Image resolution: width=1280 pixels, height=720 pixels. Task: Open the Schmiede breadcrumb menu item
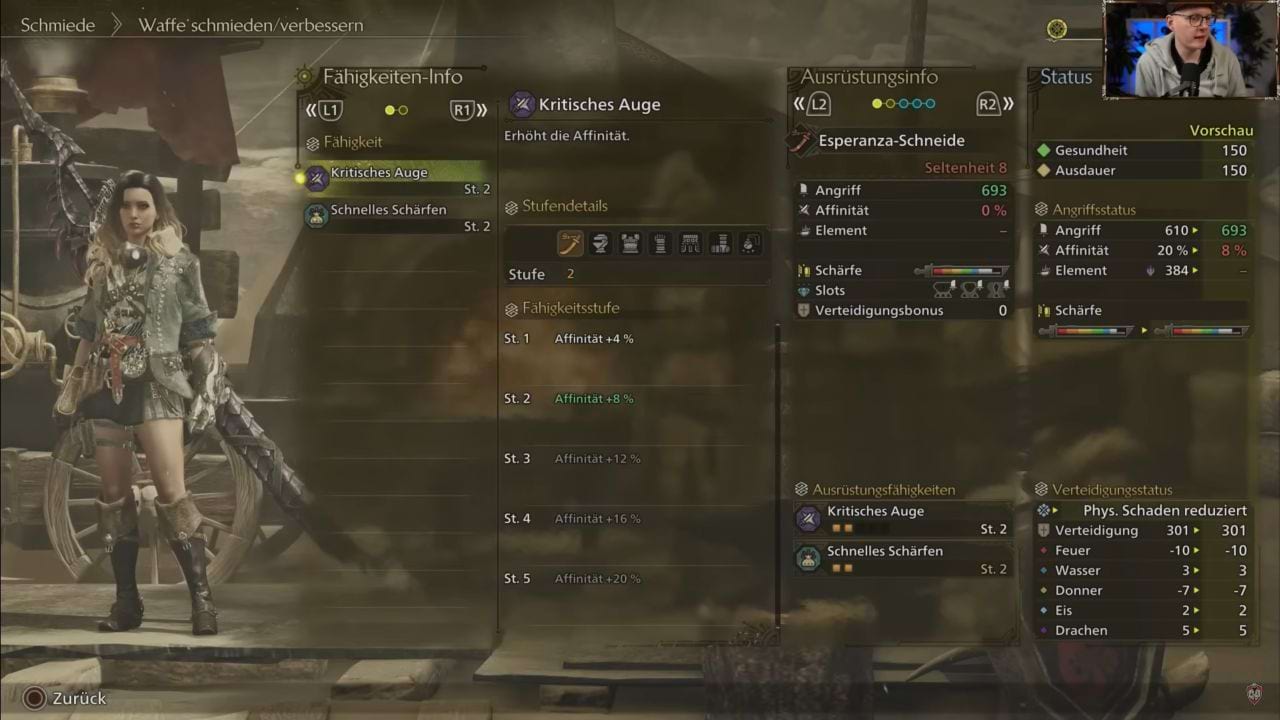58,25
